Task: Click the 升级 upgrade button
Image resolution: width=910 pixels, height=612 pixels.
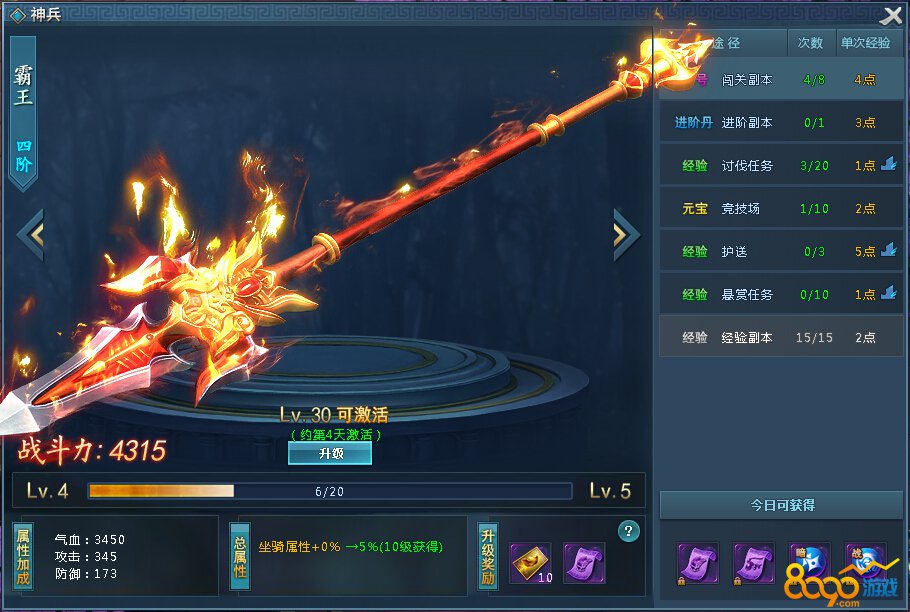Action: pos(329,453)
